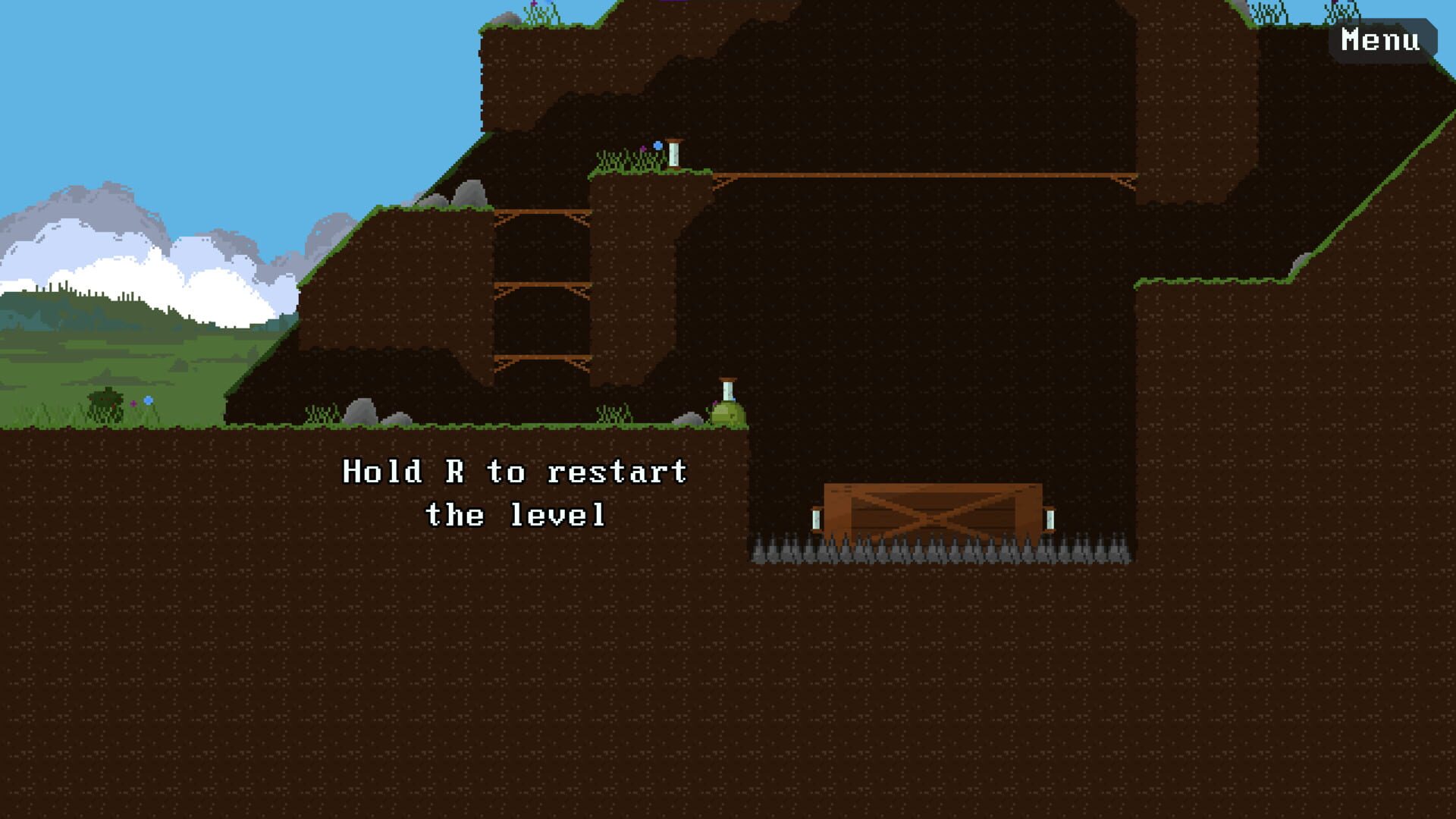Viewport: 1456px width, 819px height.
Task: Click the white handle on the crate's left side
Action: click(817, 518)
